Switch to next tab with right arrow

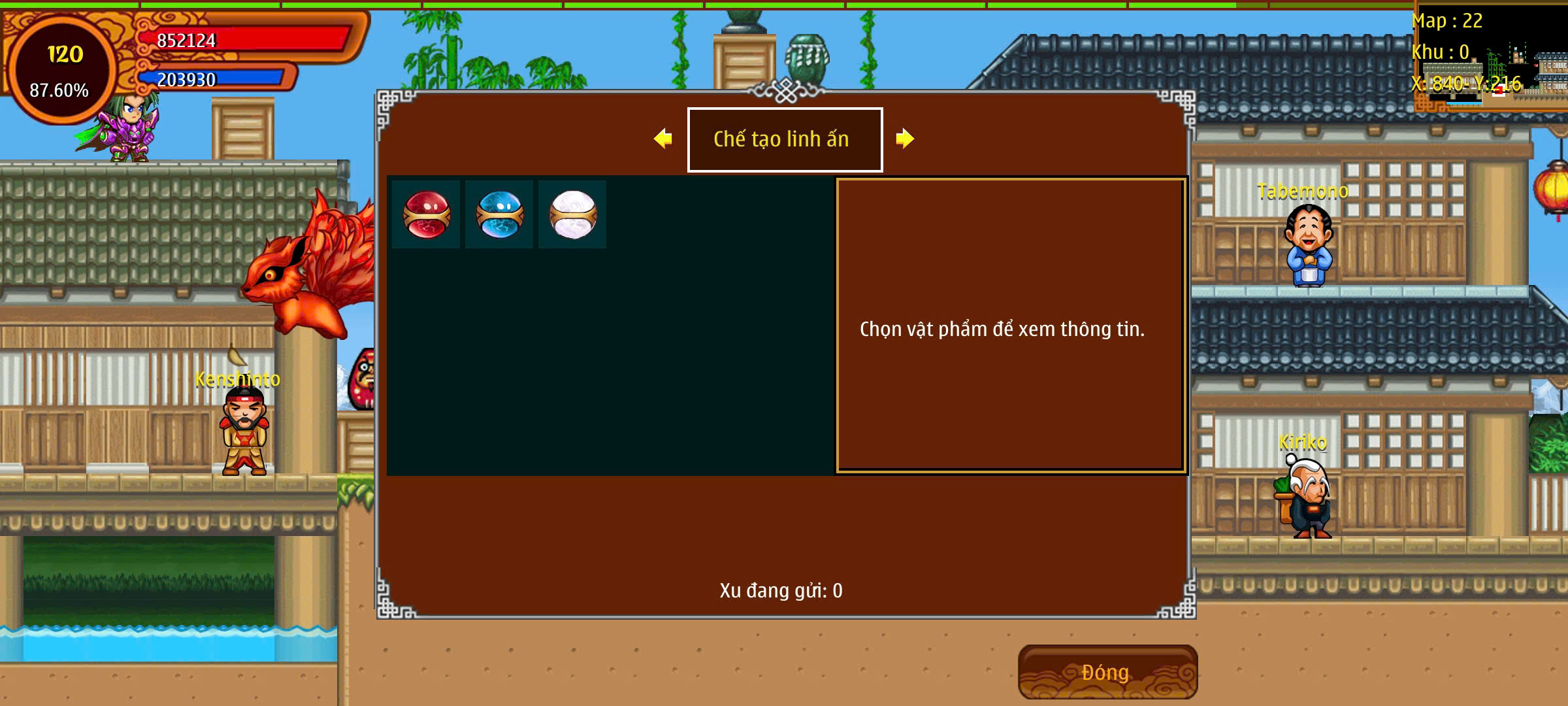(x=905, y=139)
